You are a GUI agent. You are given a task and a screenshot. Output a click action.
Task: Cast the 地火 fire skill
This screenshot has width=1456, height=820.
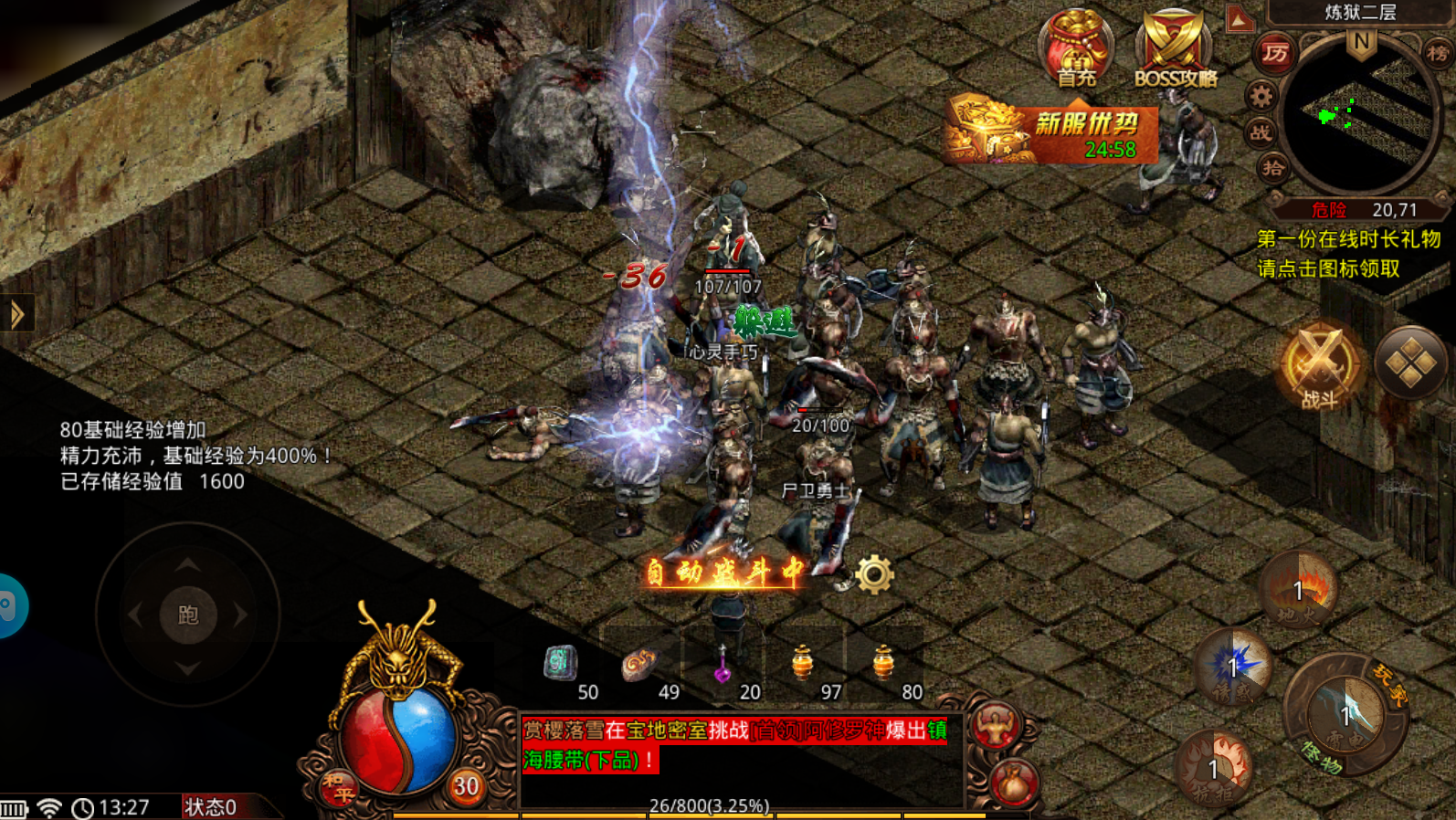click(x=1298, y=591)
